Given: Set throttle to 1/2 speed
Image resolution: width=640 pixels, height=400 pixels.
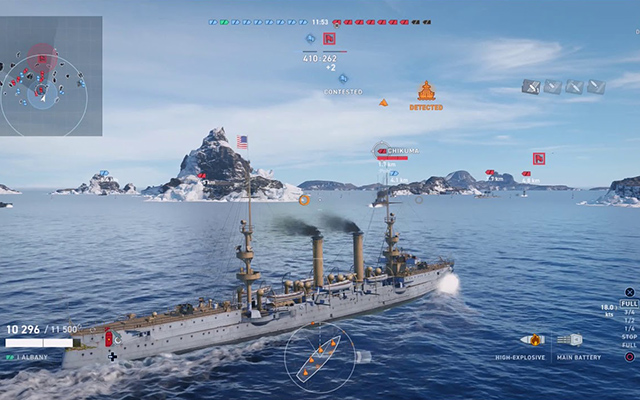Looking at the screenshot, I should tap(629, 320).
